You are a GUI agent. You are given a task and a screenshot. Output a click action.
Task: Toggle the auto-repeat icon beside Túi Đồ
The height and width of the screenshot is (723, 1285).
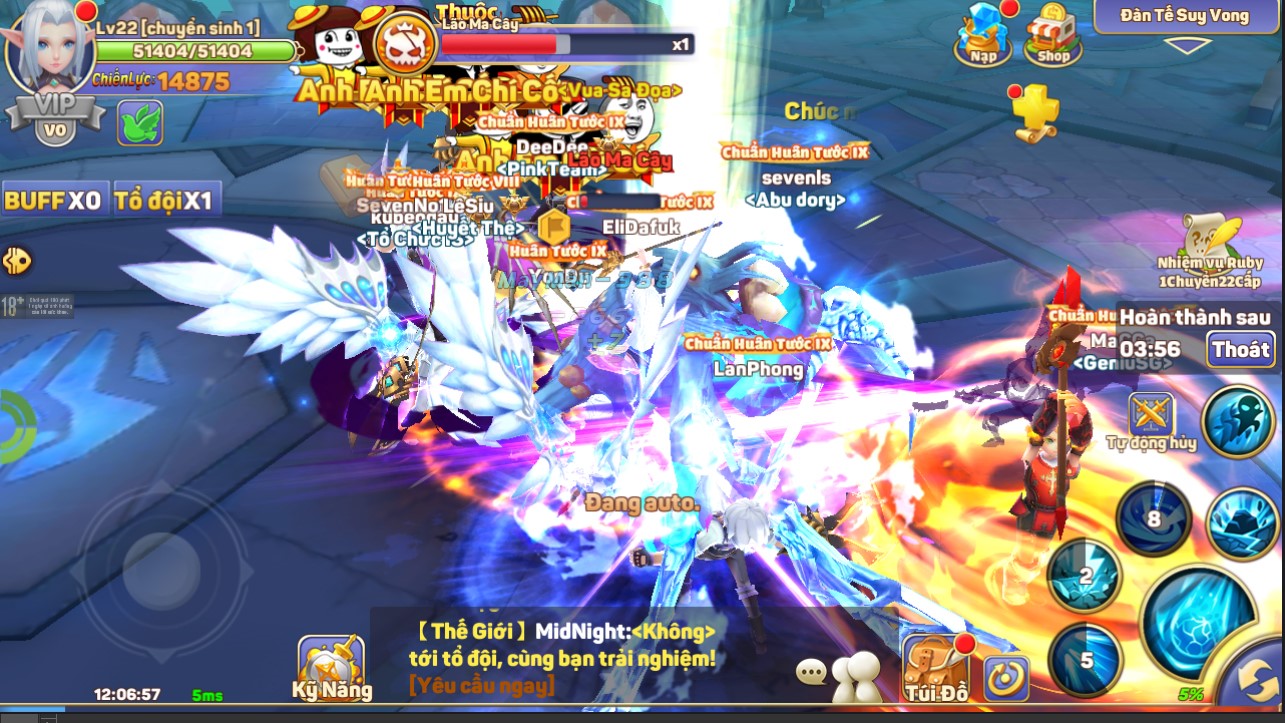[1006, 676]
